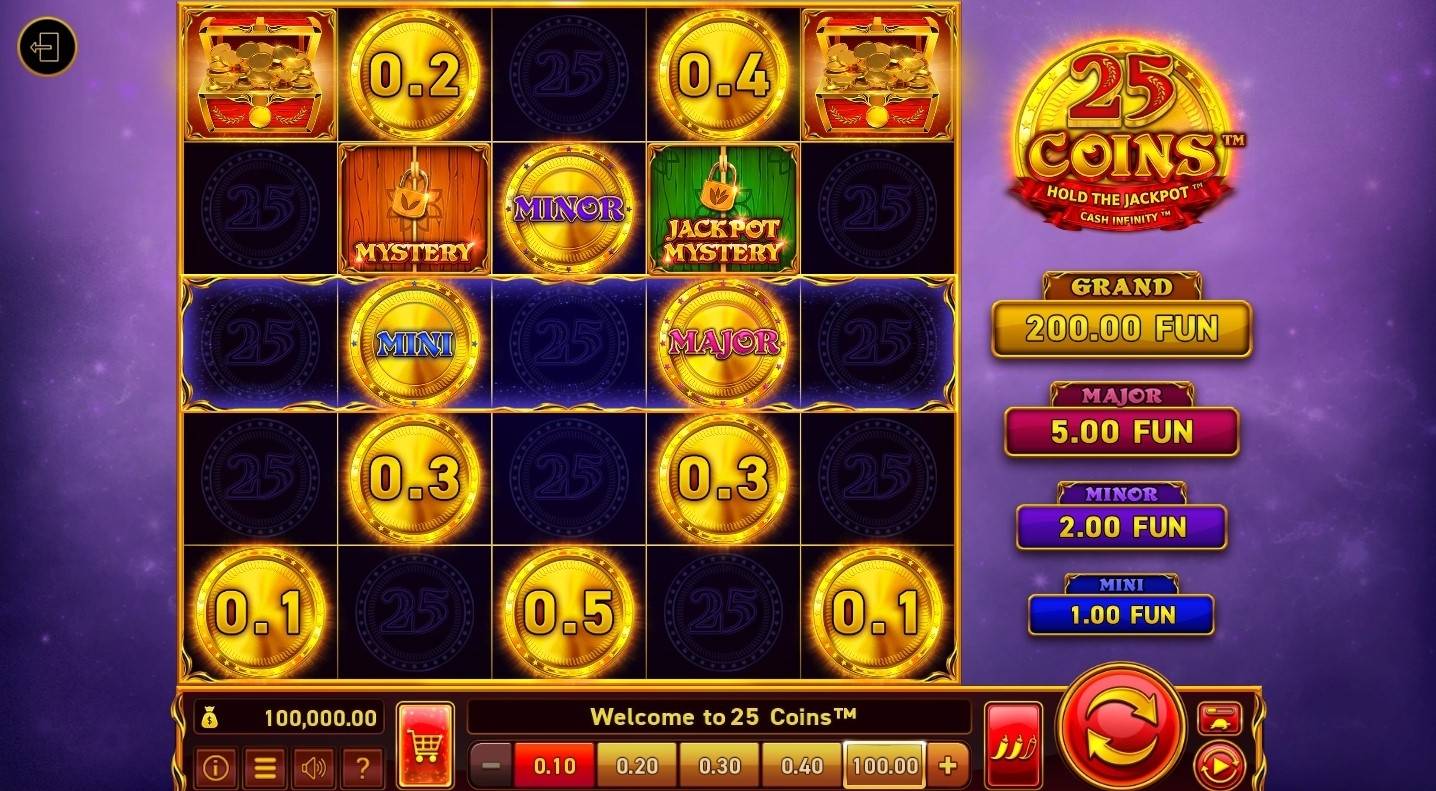Open the game information panel
Image resolution: width=1436 pixels, height=791 pixels.
point(216,766)
